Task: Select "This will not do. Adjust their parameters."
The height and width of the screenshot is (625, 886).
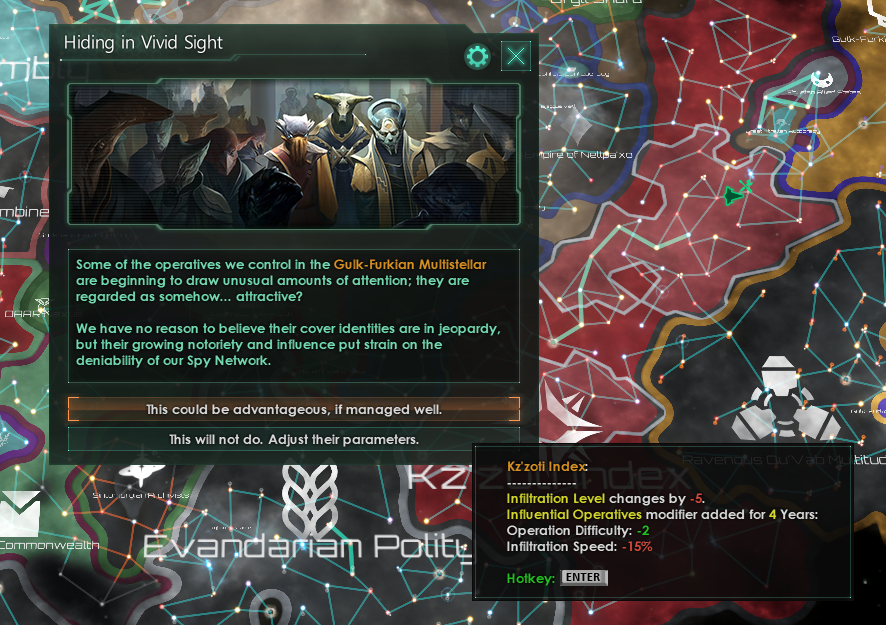Action: [x=294, y=439]
